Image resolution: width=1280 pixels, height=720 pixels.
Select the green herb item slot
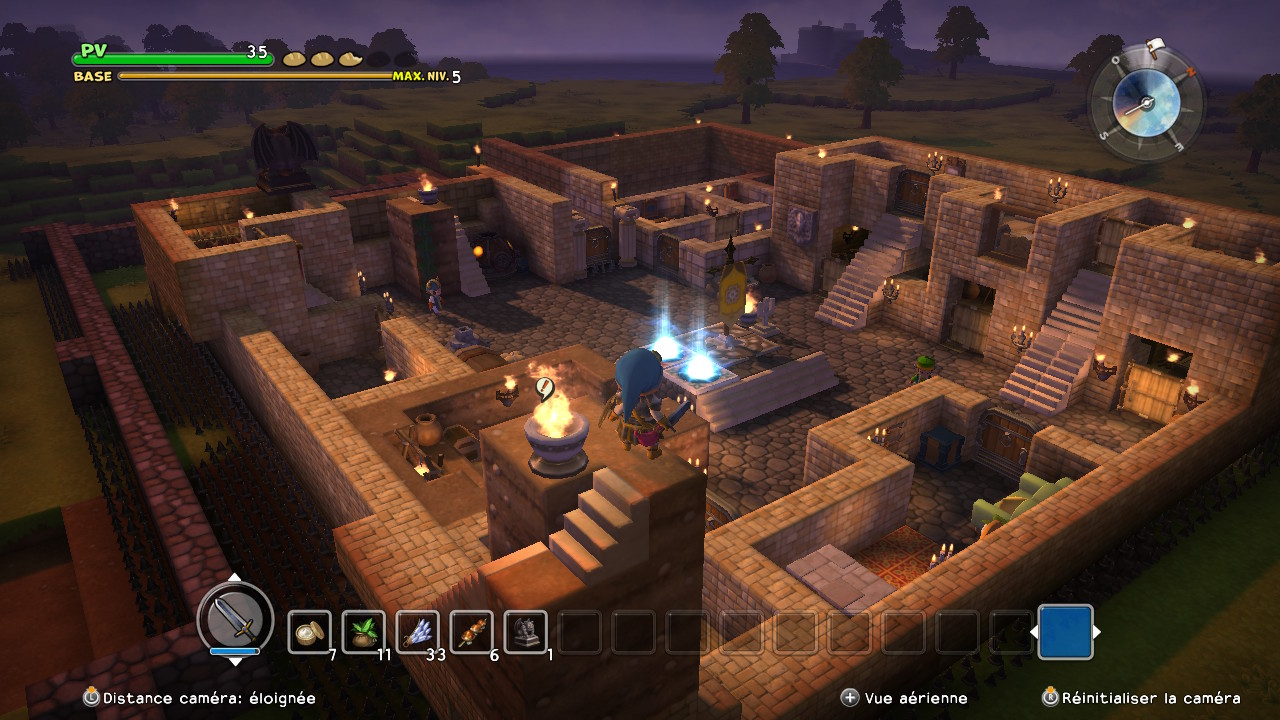364,632
